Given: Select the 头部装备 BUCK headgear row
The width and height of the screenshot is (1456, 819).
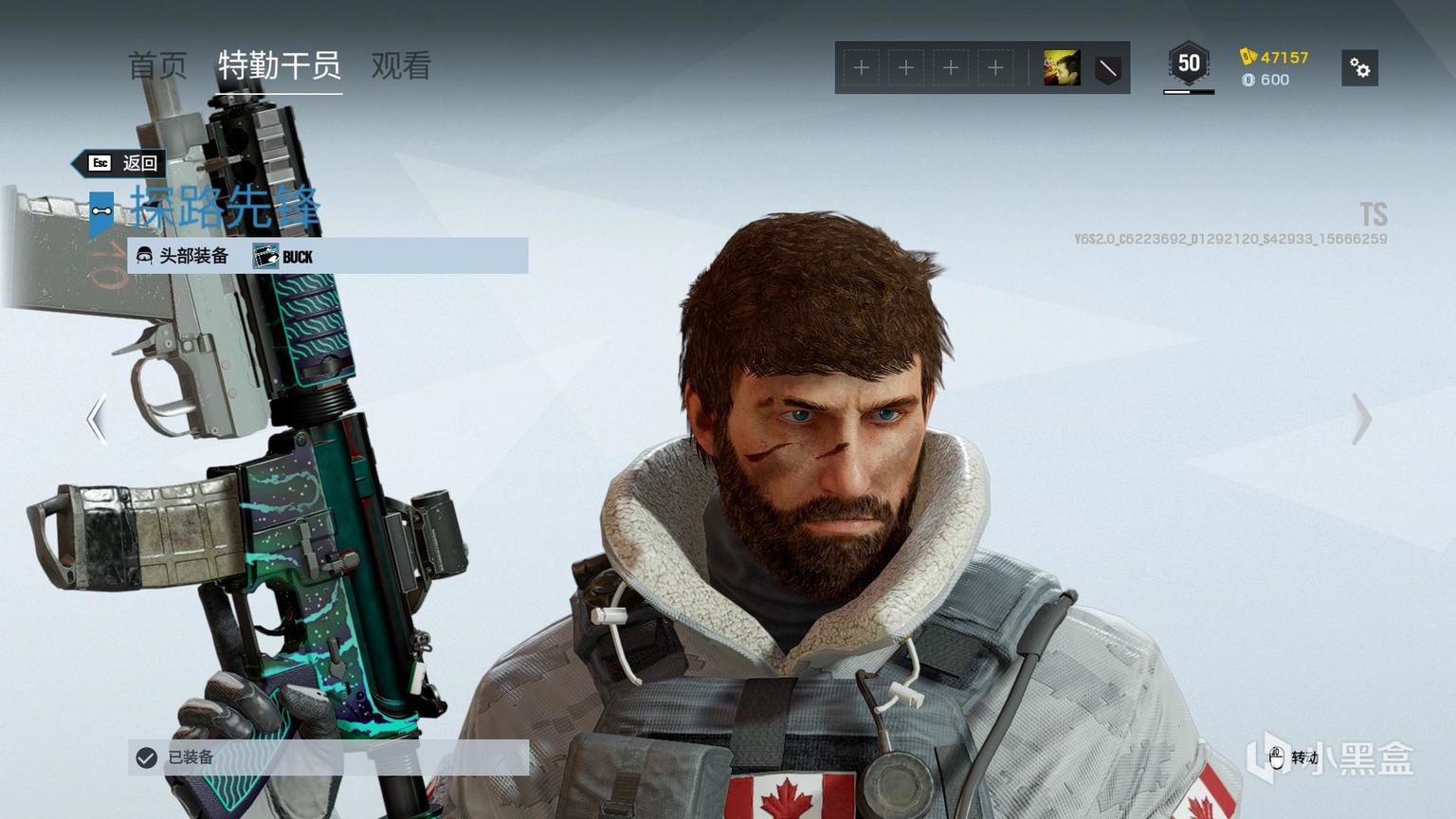Looking at the screenshot, I should (x=328, y=256).
